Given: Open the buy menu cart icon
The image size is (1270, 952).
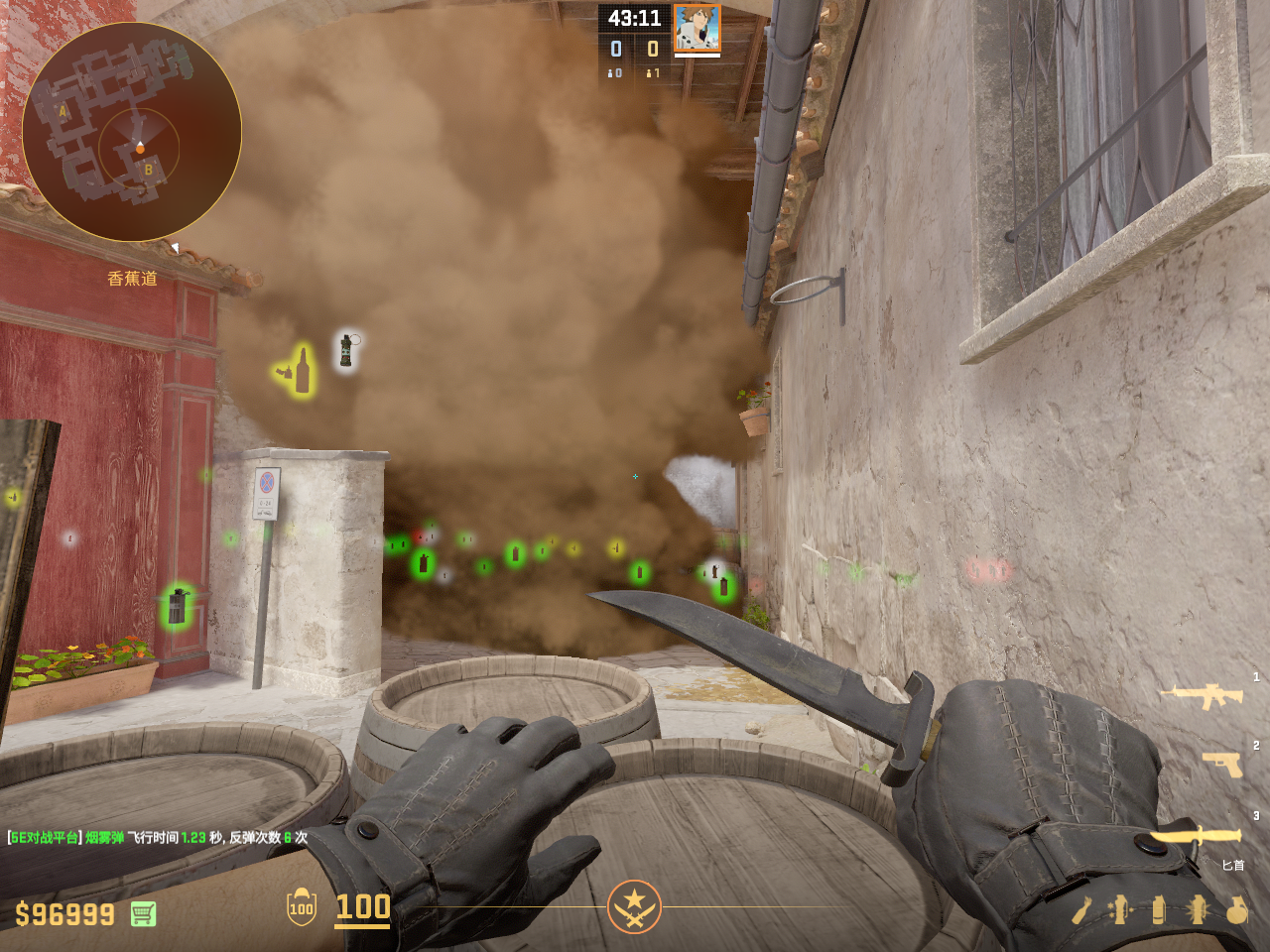Looking at the screenshot, I should (x=143, y=913).
